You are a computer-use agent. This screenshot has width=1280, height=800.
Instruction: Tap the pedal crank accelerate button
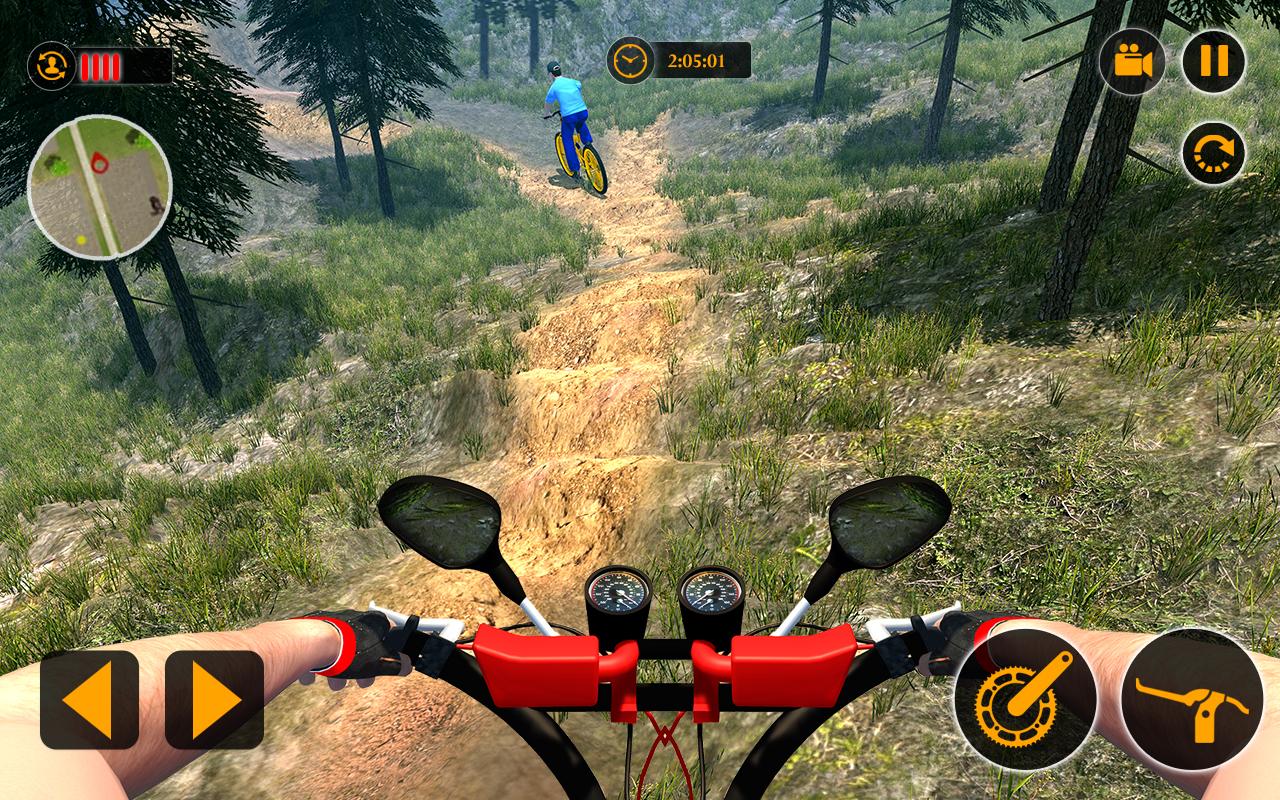pyautogui.click(x=1025, y=699)
